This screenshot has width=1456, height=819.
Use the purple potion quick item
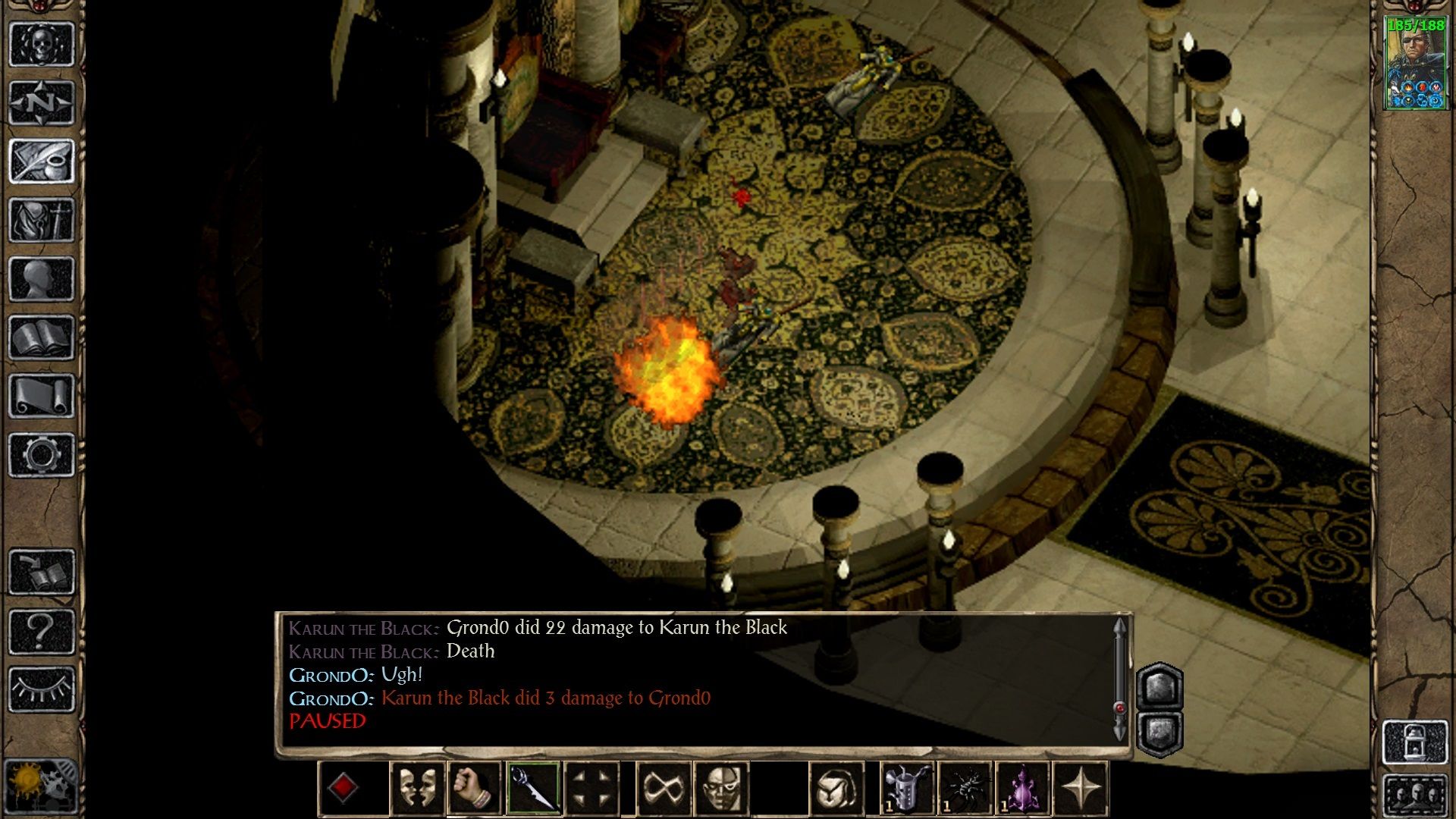tap(1021, 788)
